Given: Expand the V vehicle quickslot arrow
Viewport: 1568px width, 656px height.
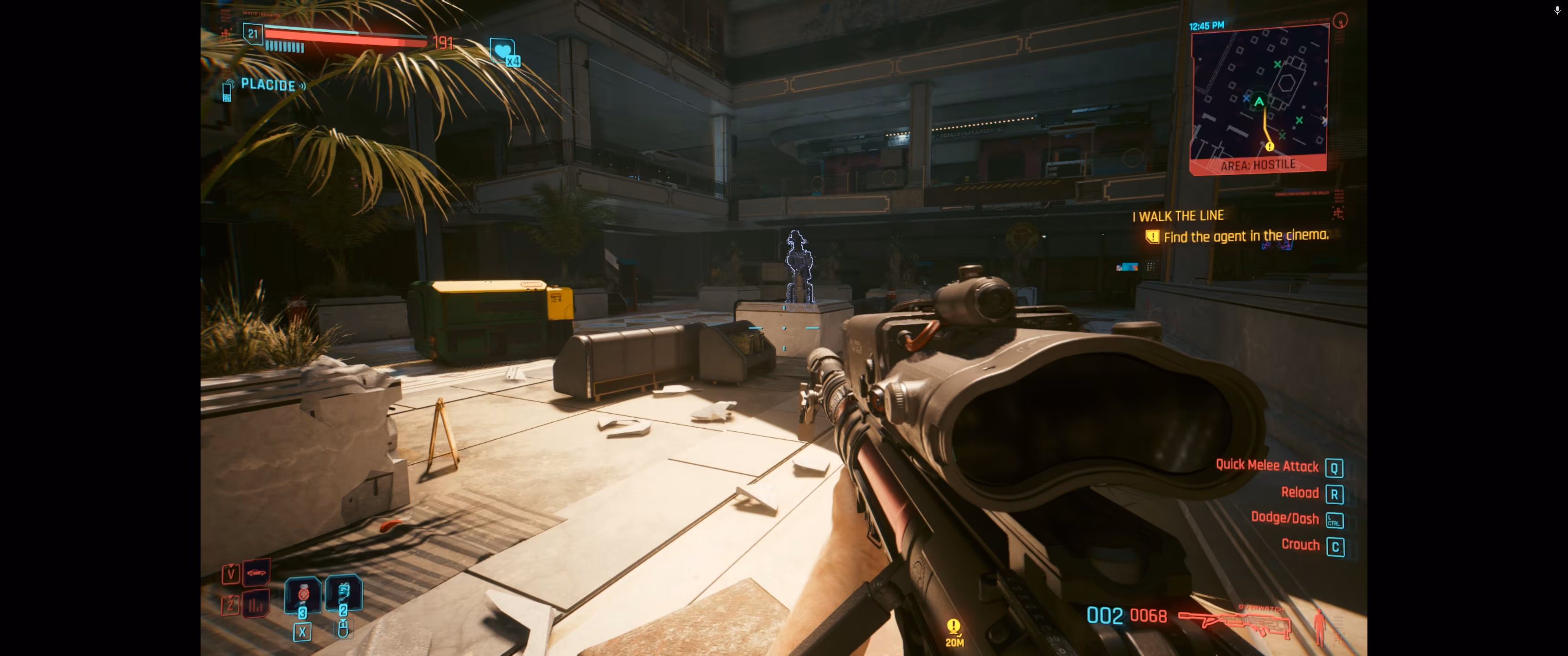Looking at the screenshot, I should click(x=231, y=565).
